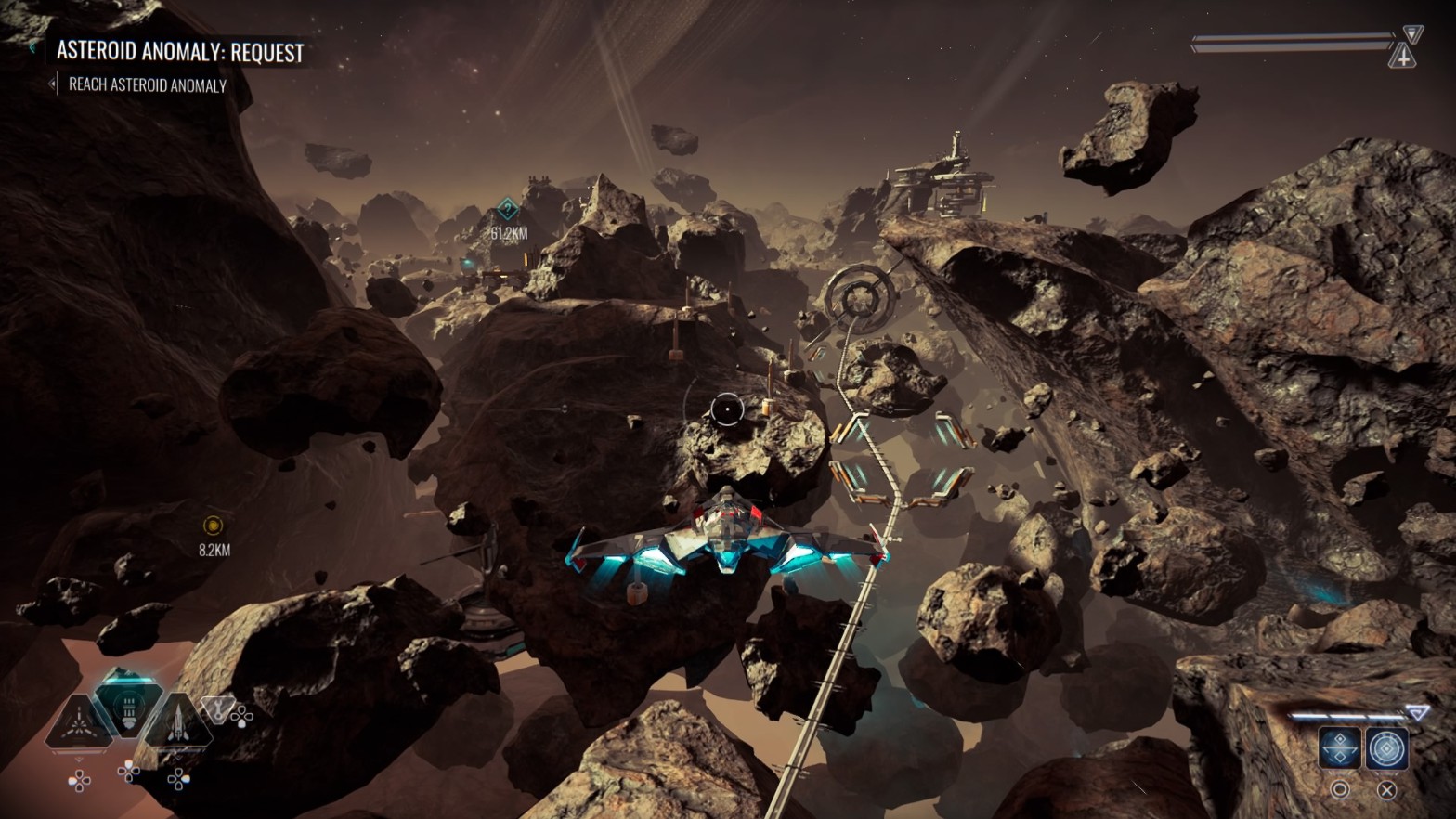Select the Reach Asteroid Anomaly objective
Screen dimensions: 1456x819
click(147, 85)
